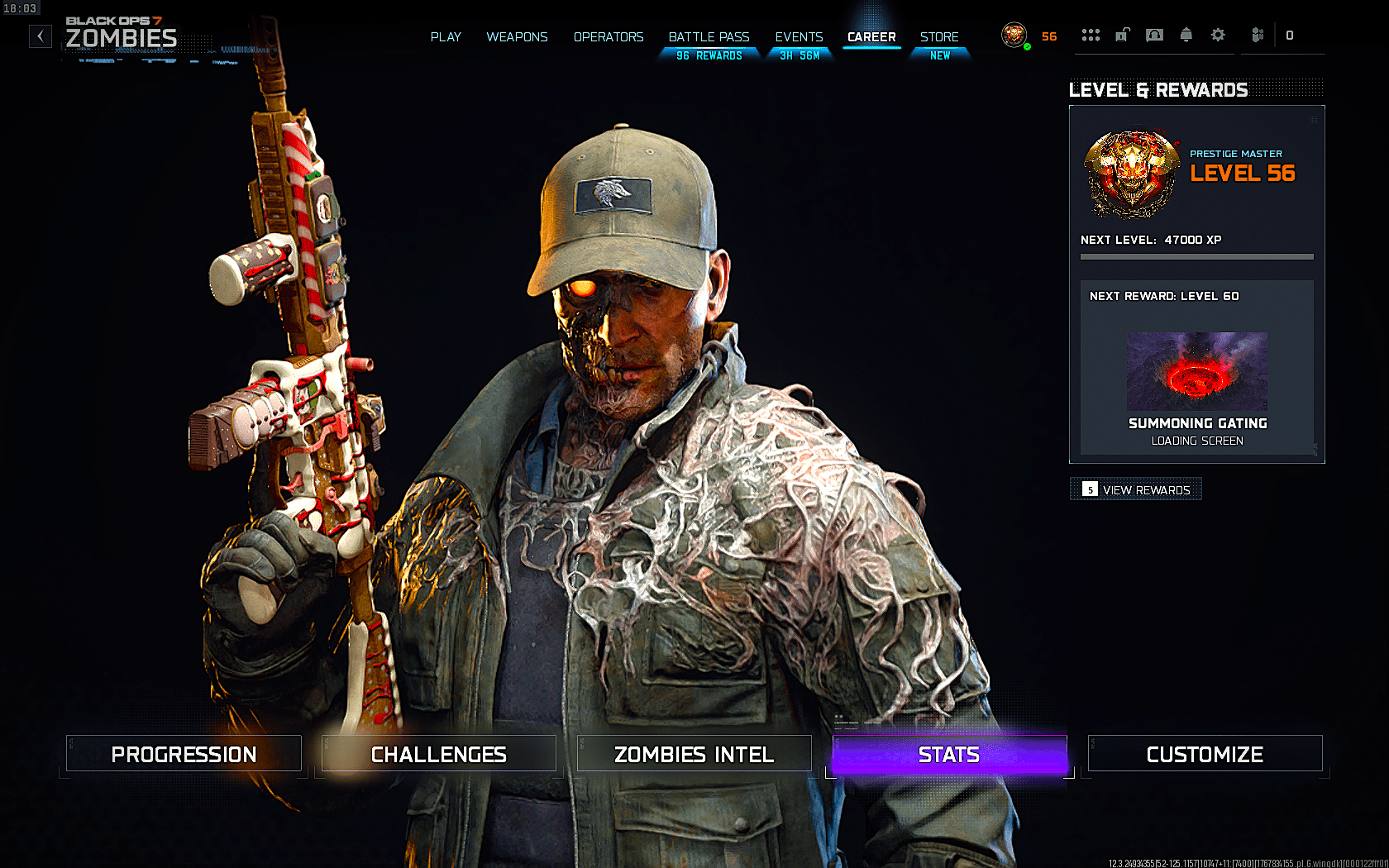This screenshot has height=868, width=1389.
Task: Click the open padlock icon
Action: click(x=1123, y=35)
